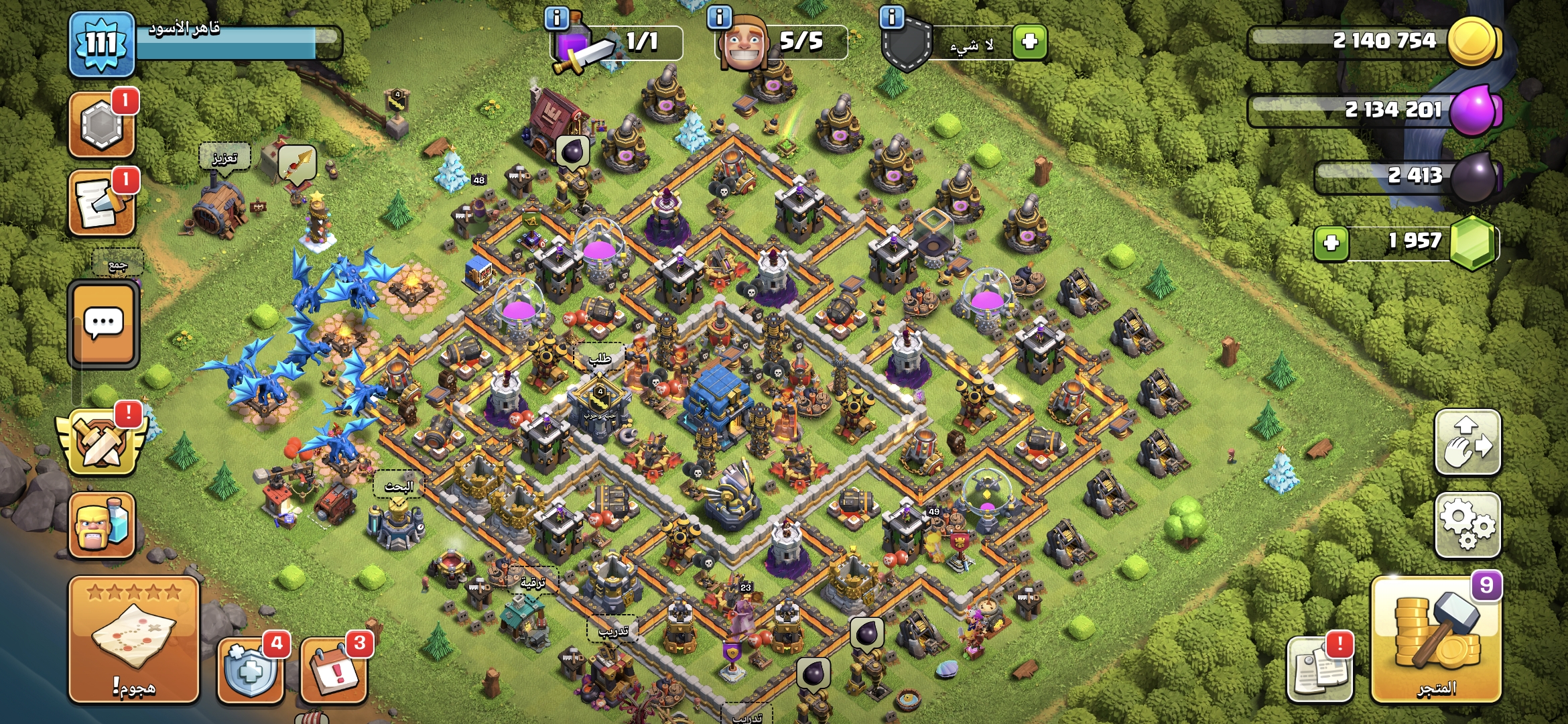Open the Attack map button
This screenshot has height=724, width=1568.
134,640
